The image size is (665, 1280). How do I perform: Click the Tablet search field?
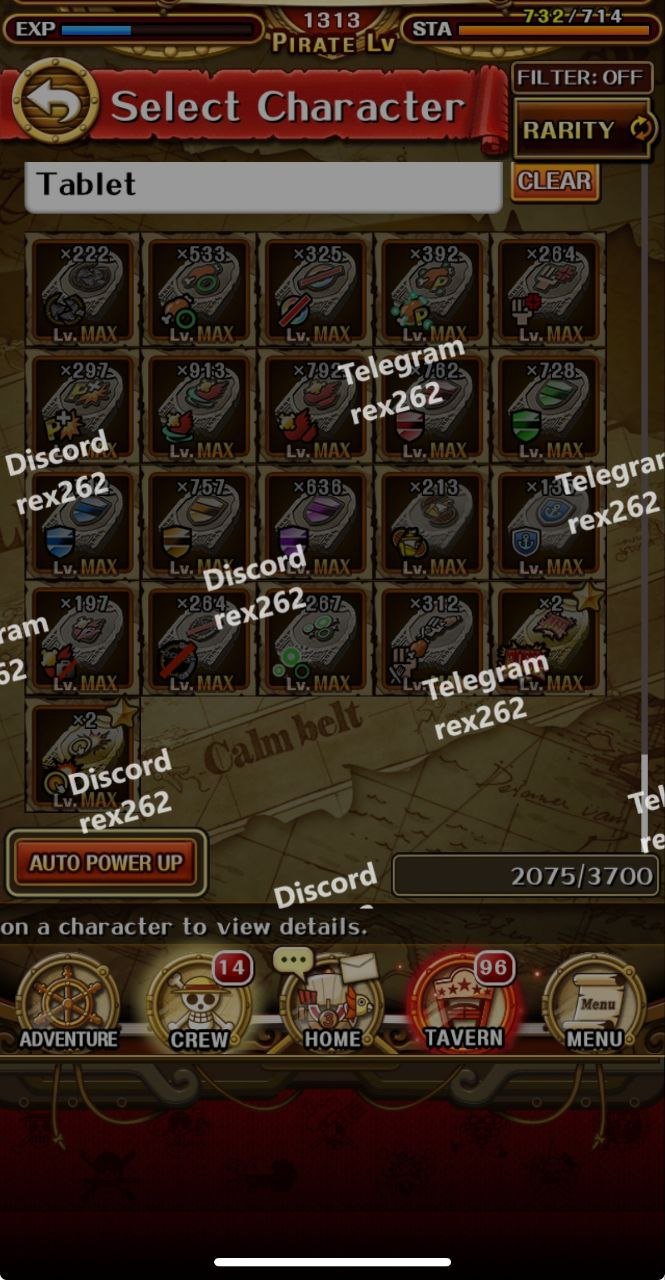tap(262, 186)
